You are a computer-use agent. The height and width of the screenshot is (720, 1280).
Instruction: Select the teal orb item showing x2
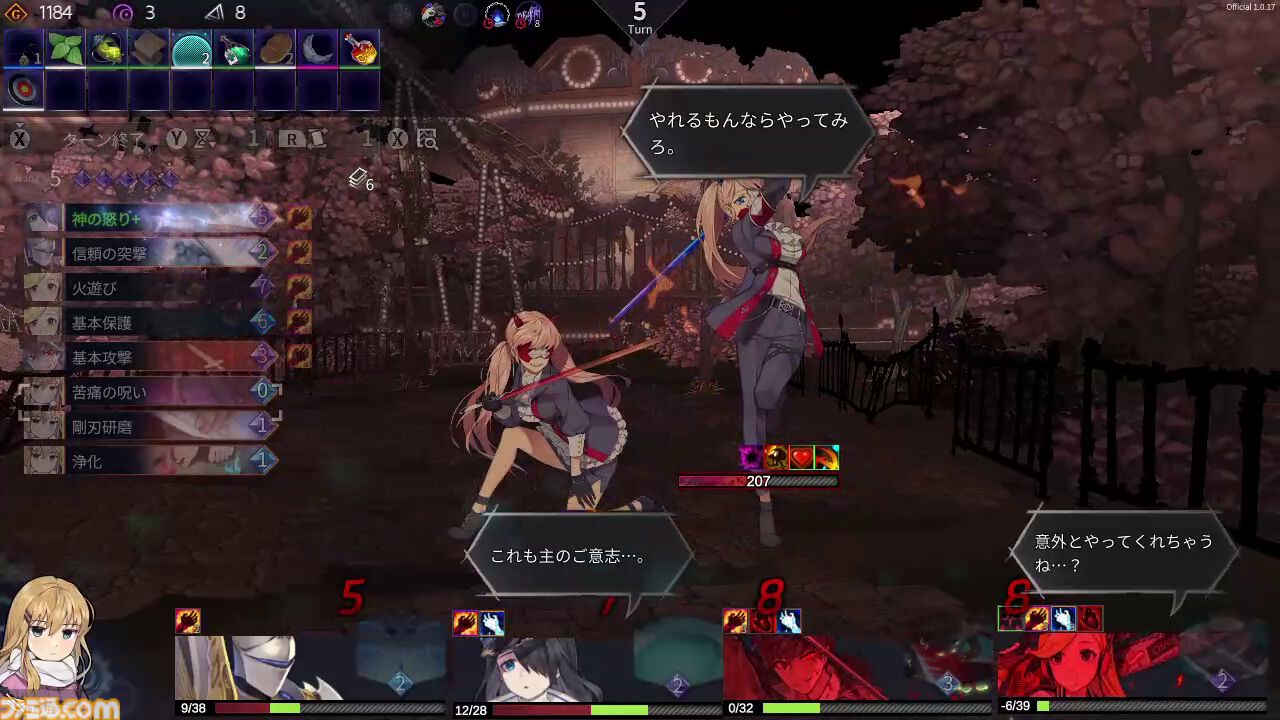click(x=188, y=50)
